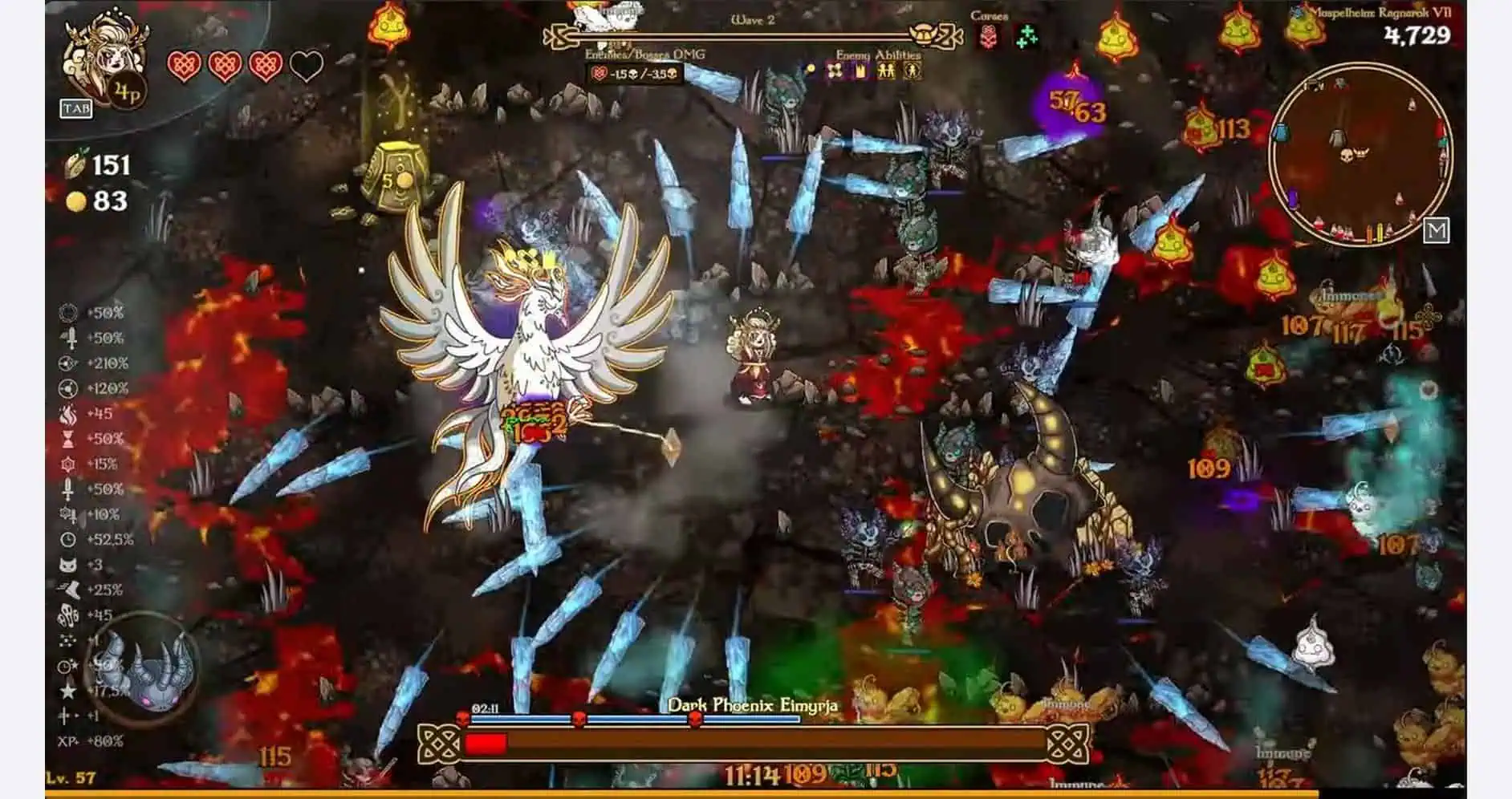Click the helmet icon on the Wave 2 bar
This screenshot has height=799, width=1512.
pyautogui.click(x=924, y=35)
